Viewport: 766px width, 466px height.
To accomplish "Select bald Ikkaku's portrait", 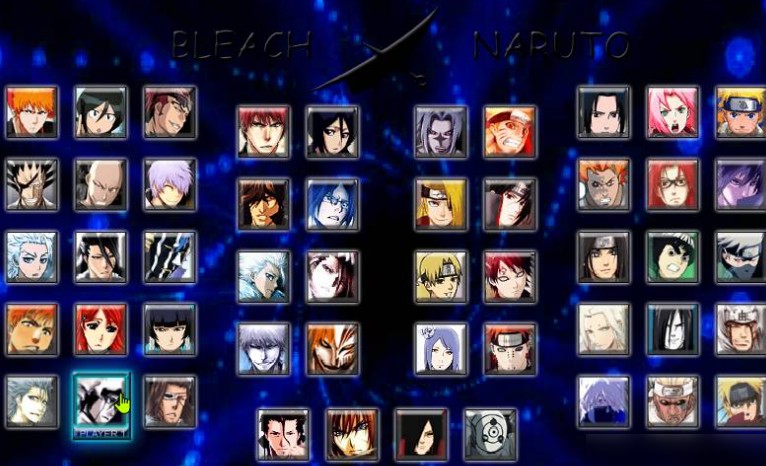I will (101, 184).
